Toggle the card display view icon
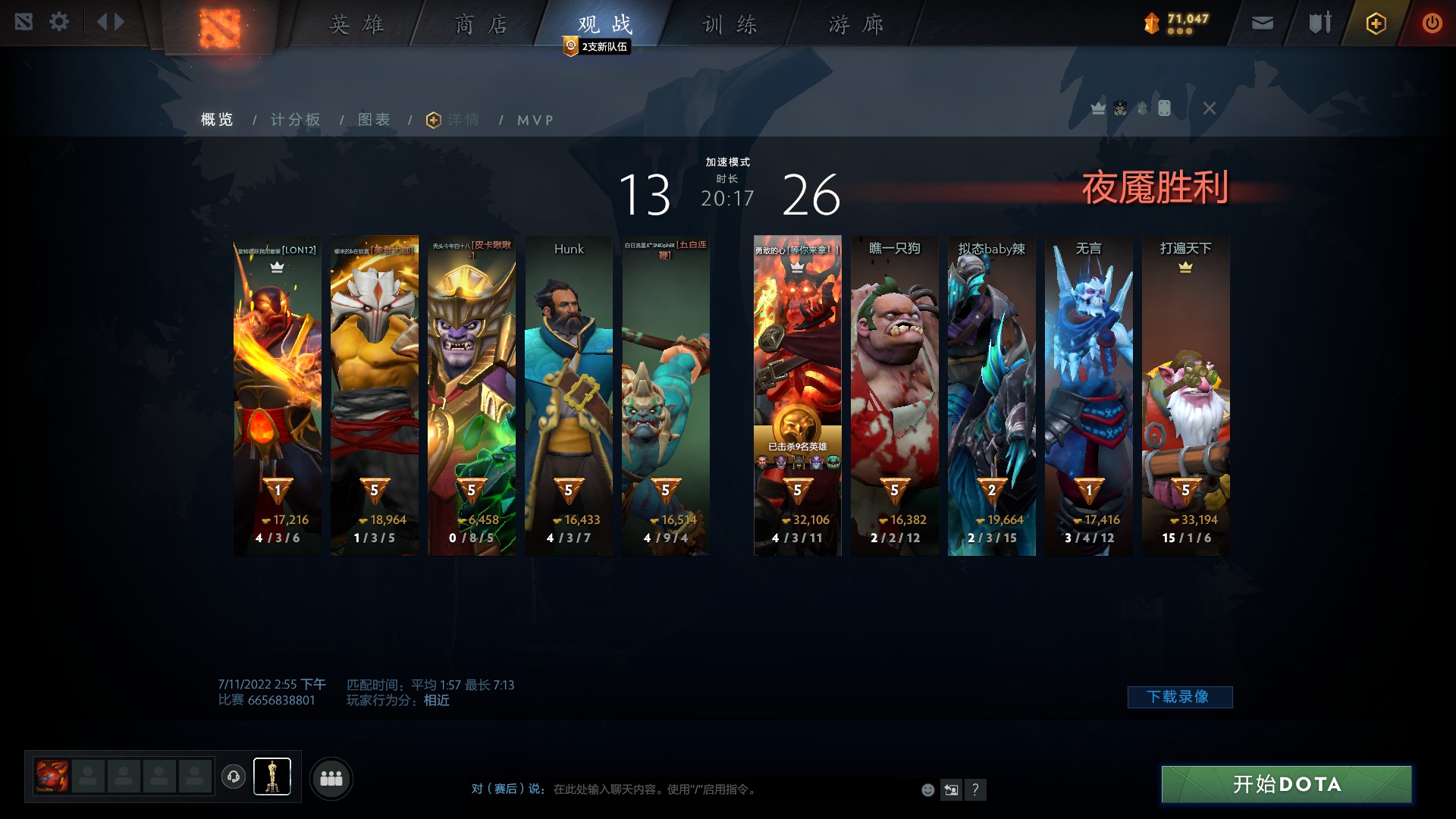This screenshot has width=1456, height=819. [1164, 108]
